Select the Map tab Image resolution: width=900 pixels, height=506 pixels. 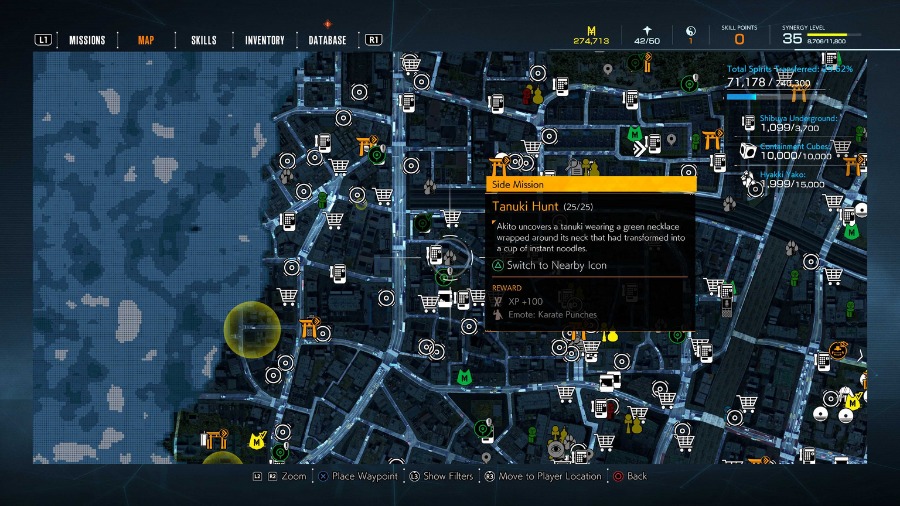146,40
